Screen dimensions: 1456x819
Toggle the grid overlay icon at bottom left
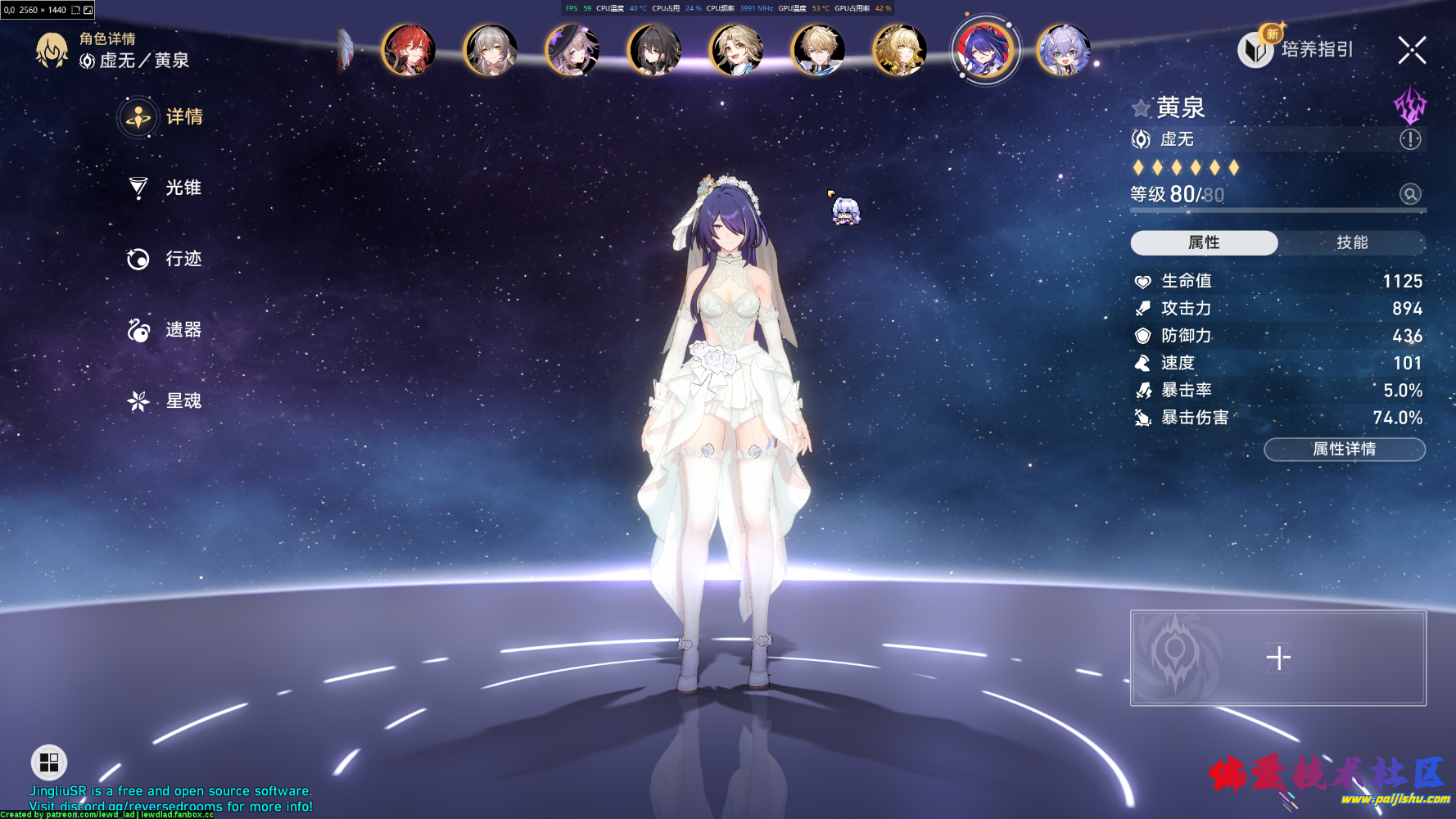click(48, 762)
